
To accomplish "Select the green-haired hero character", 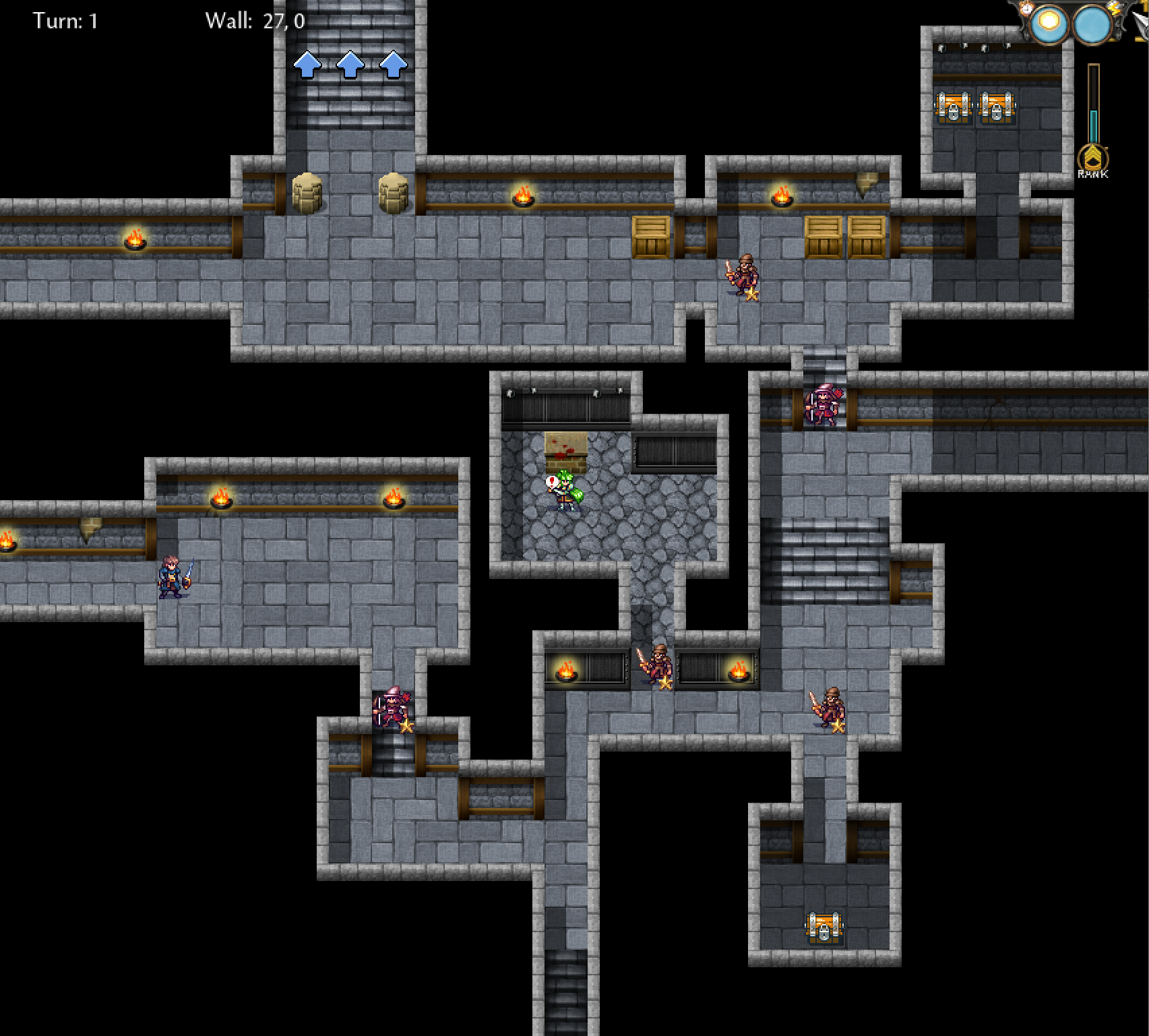I will point(563,491).
